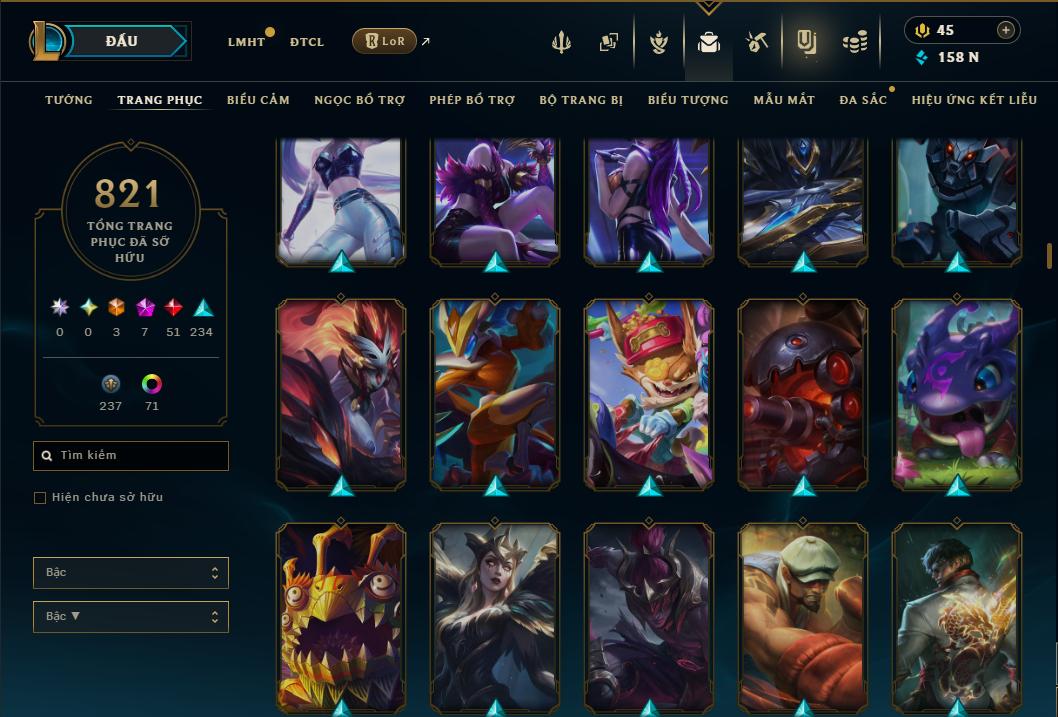Show the BIỂU TƯỢNG icons tab
Viewport: 1058px width, 717px height.
[688, 100]
